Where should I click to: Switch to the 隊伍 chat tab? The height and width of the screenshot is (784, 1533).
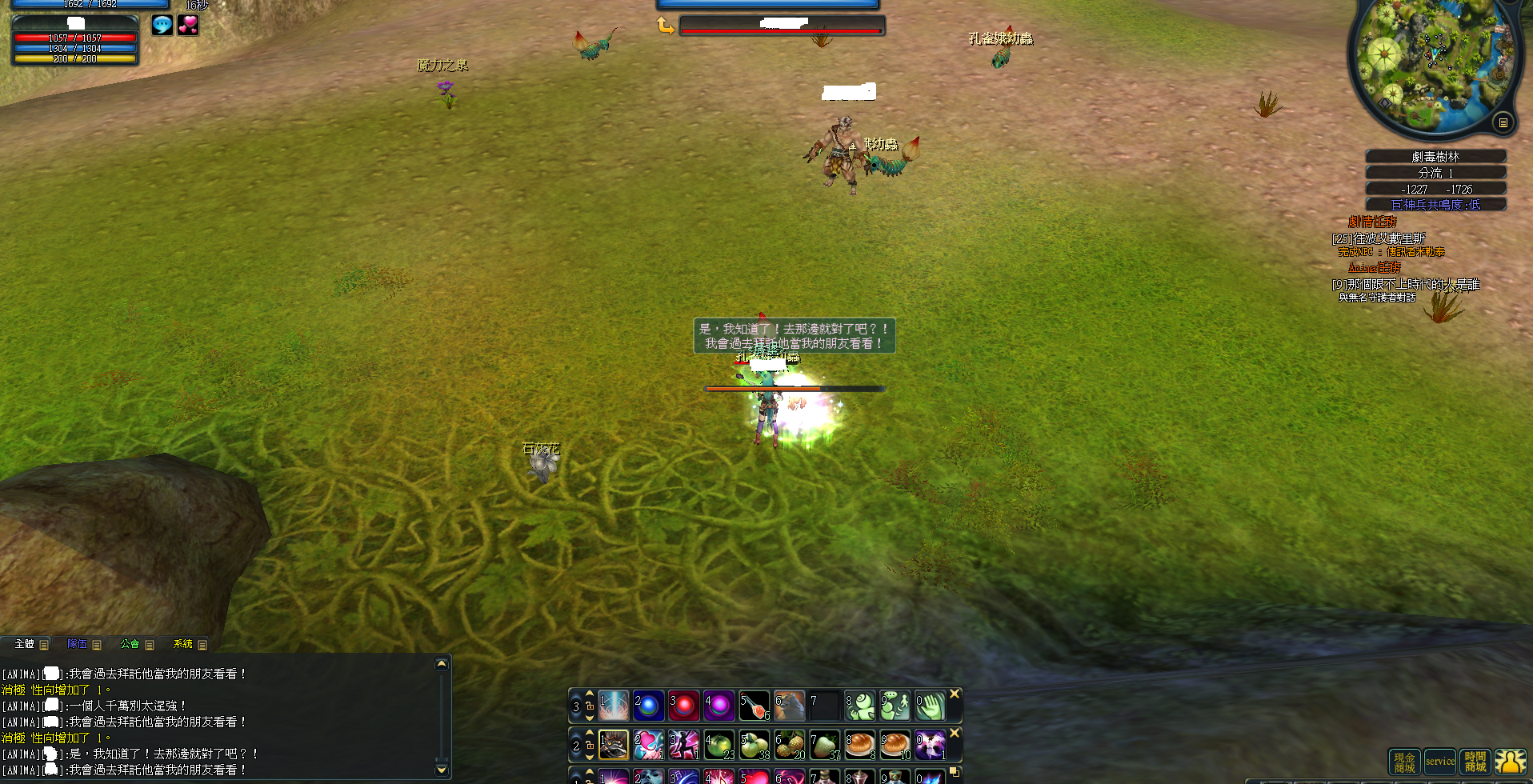[x=78, y=644]
